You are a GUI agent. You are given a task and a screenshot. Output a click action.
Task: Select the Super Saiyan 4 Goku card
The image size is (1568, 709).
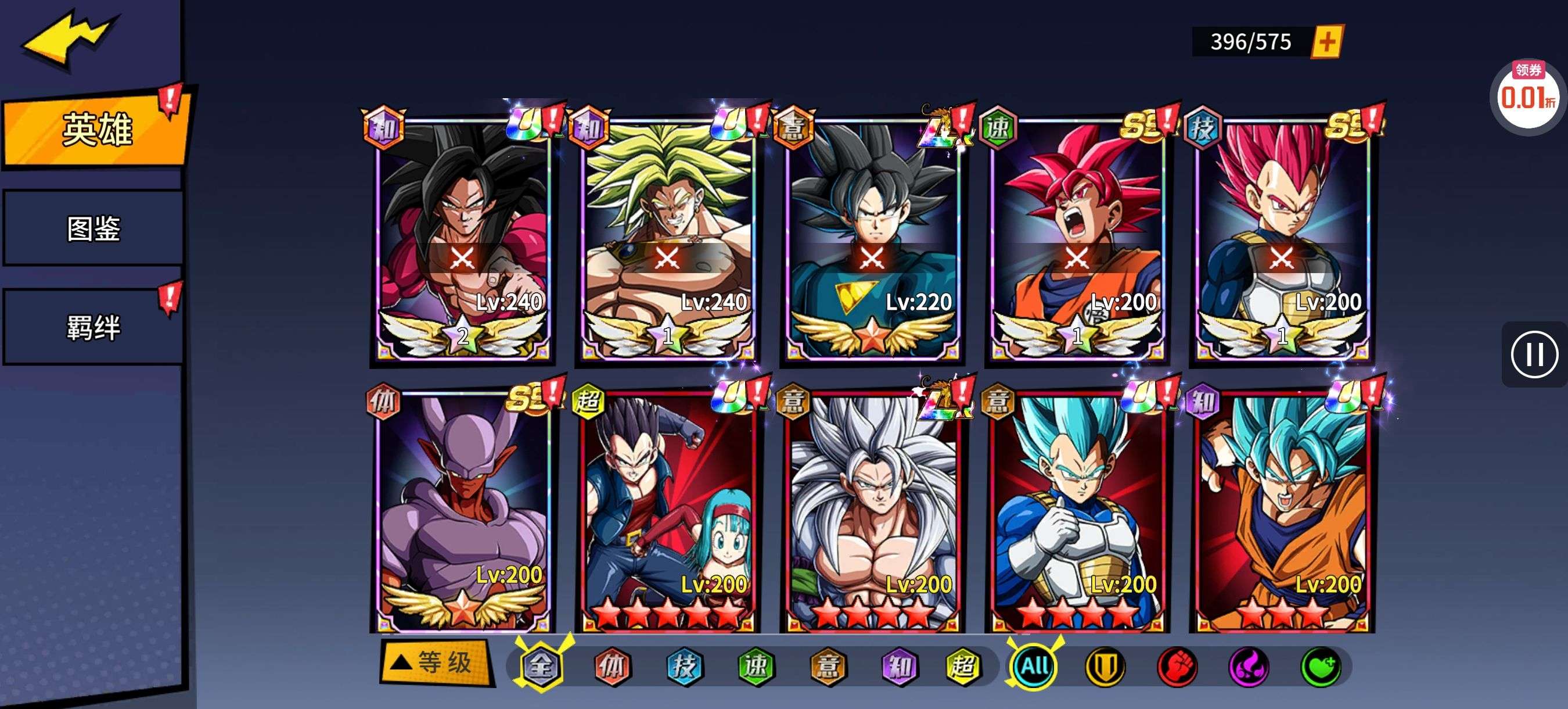[463, 238]
